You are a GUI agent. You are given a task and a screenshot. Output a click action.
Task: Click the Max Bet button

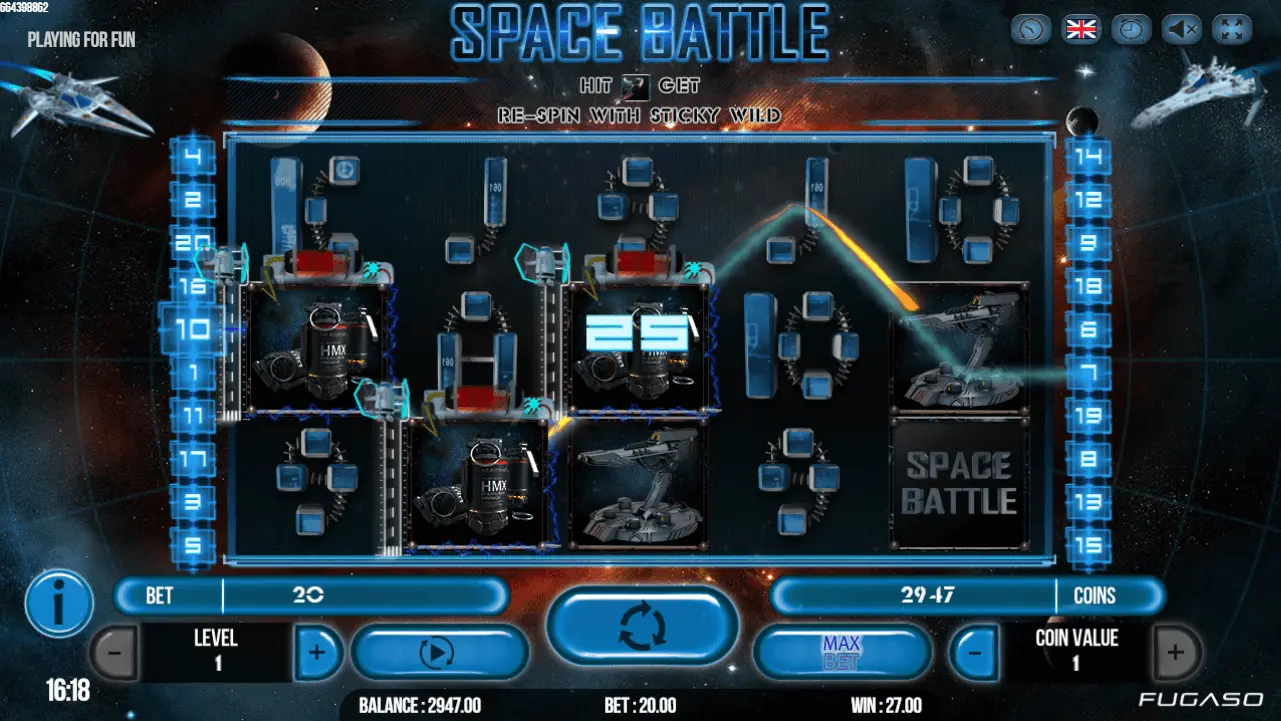(x=841, y=653)
